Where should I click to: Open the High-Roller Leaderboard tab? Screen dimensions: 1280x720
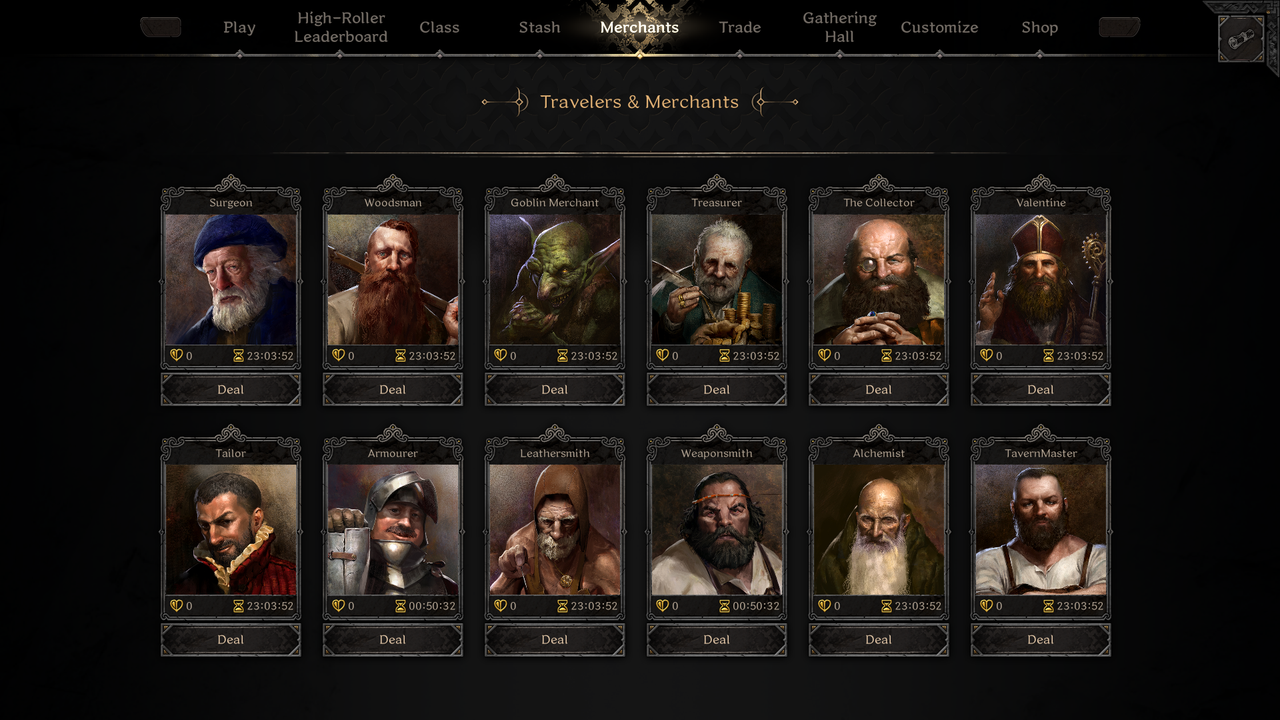[340, 28]
